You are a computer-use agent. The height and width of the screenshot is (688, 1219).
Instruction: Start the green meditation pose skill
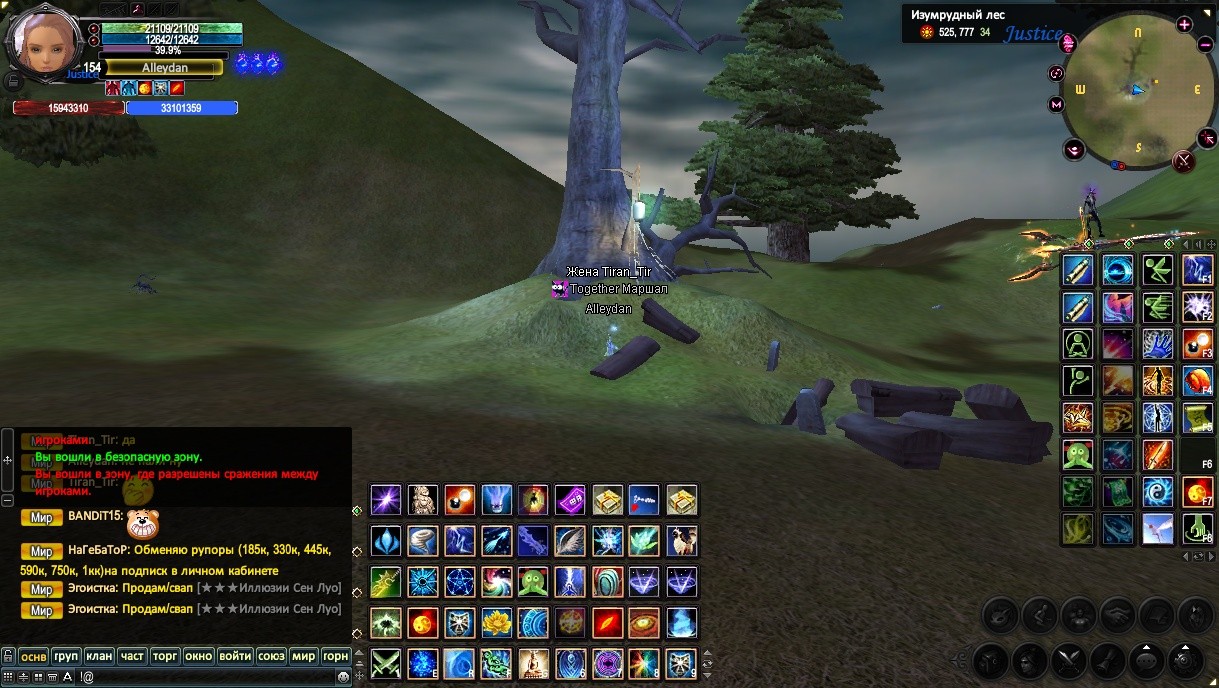(1077, 344)
